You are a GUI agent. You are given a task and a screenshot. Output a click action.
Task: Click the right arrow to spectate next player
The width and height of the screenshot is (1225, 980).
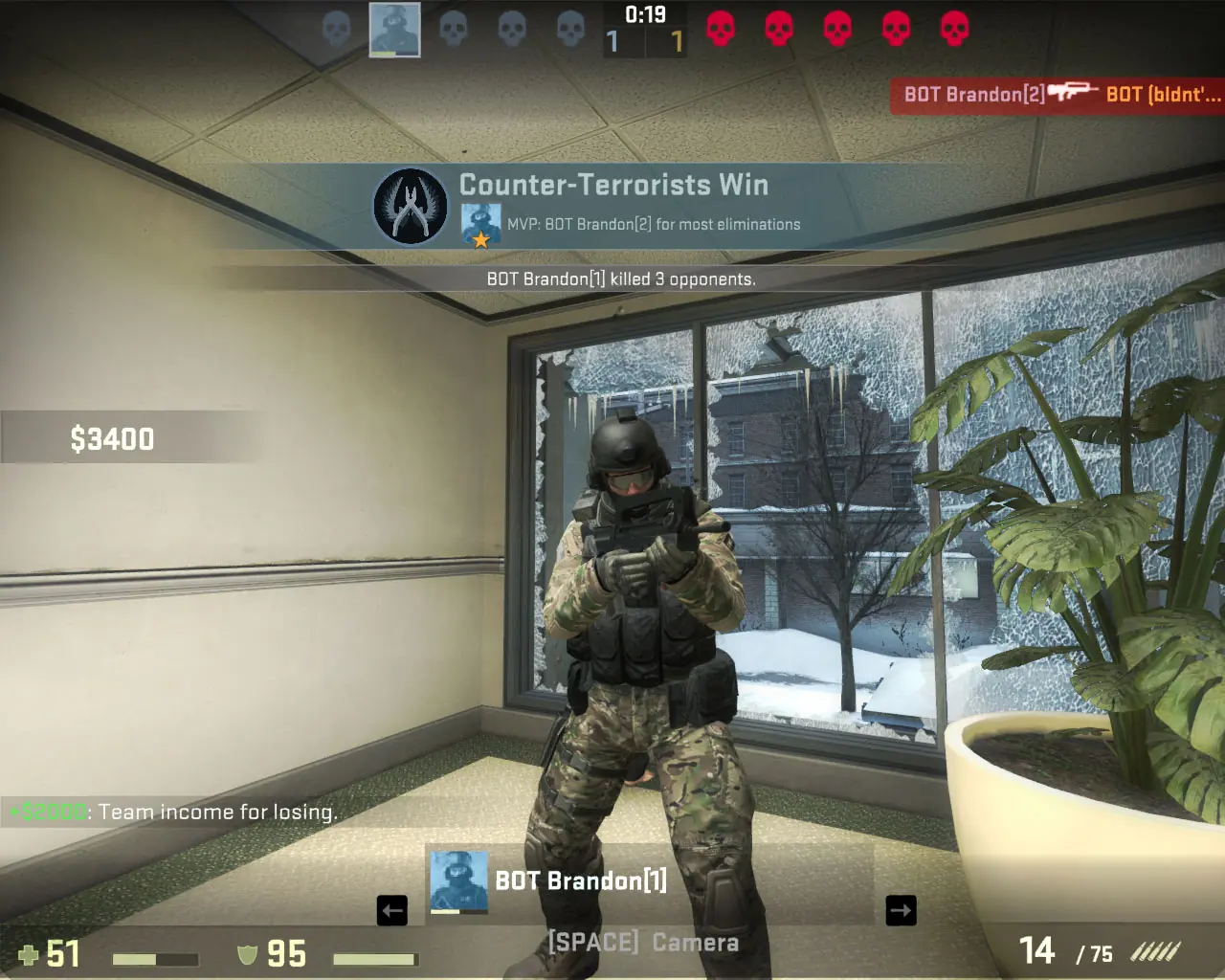tap(901, 910)
